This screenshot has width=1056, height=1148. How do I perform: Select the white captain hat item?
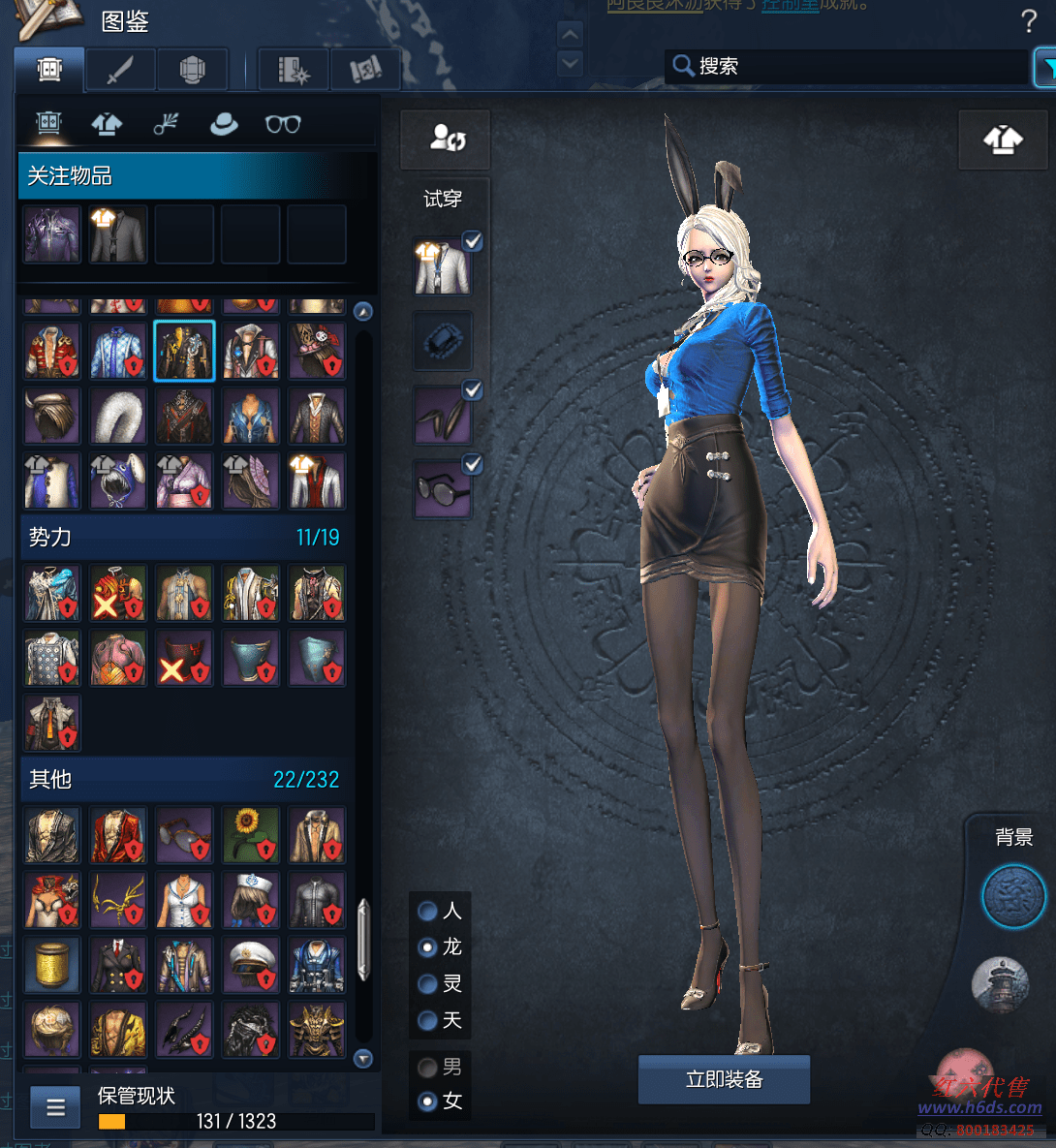(251, 965)
